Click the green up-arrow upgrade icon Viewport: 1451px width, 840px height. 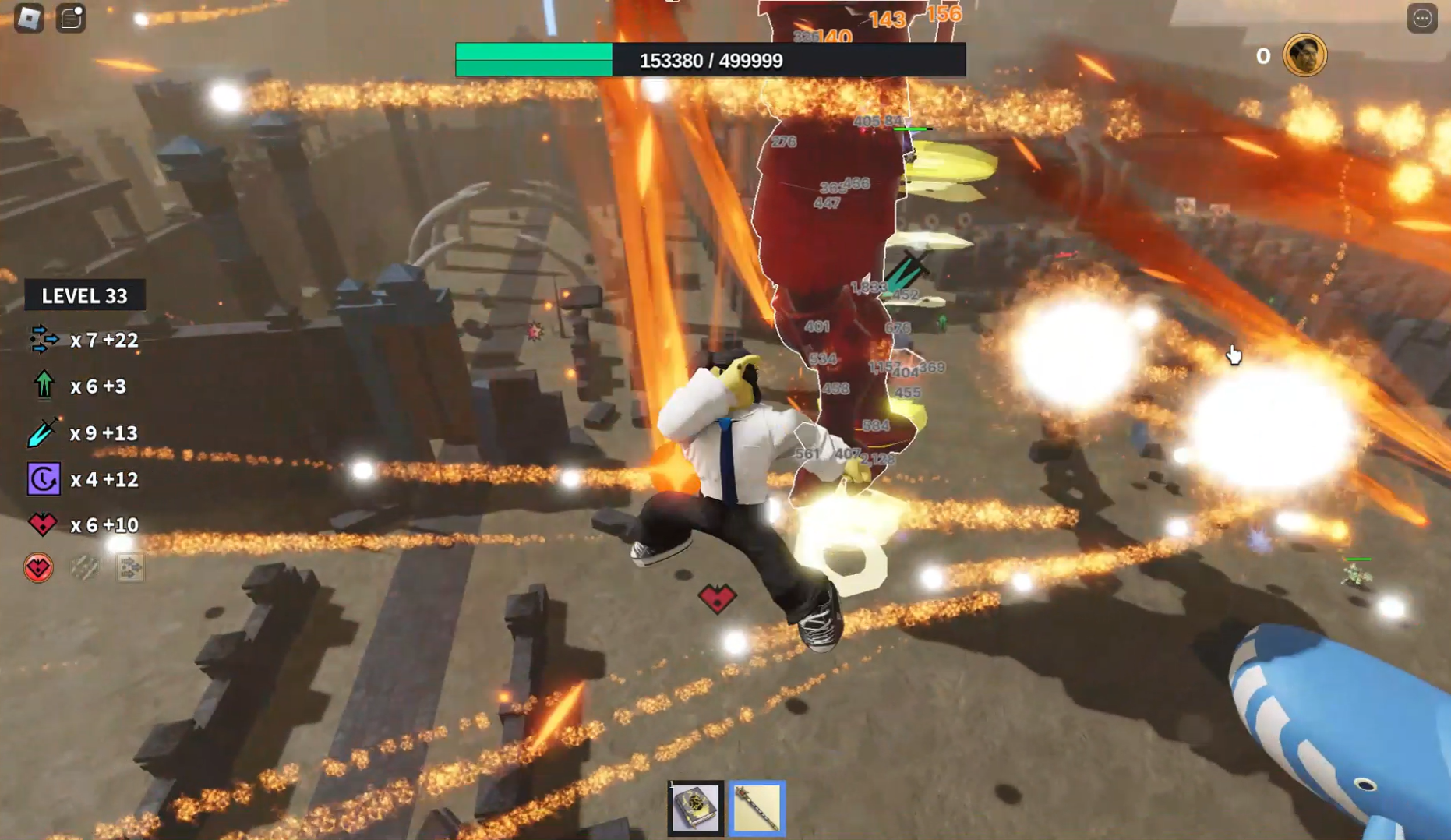click(x=44, y=386)
